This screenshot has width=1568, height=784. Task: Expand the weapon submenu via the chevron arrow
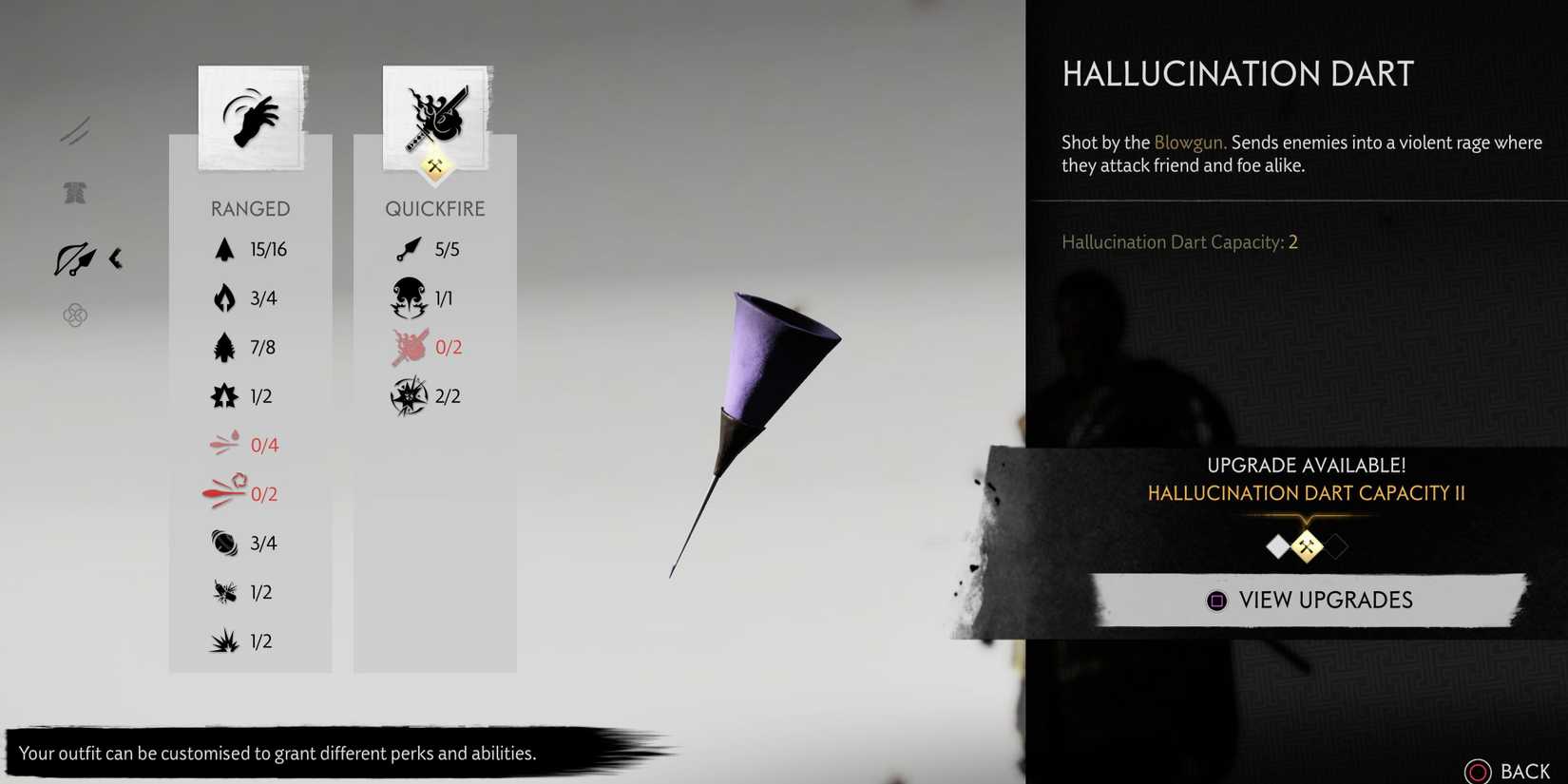point(116,258)
